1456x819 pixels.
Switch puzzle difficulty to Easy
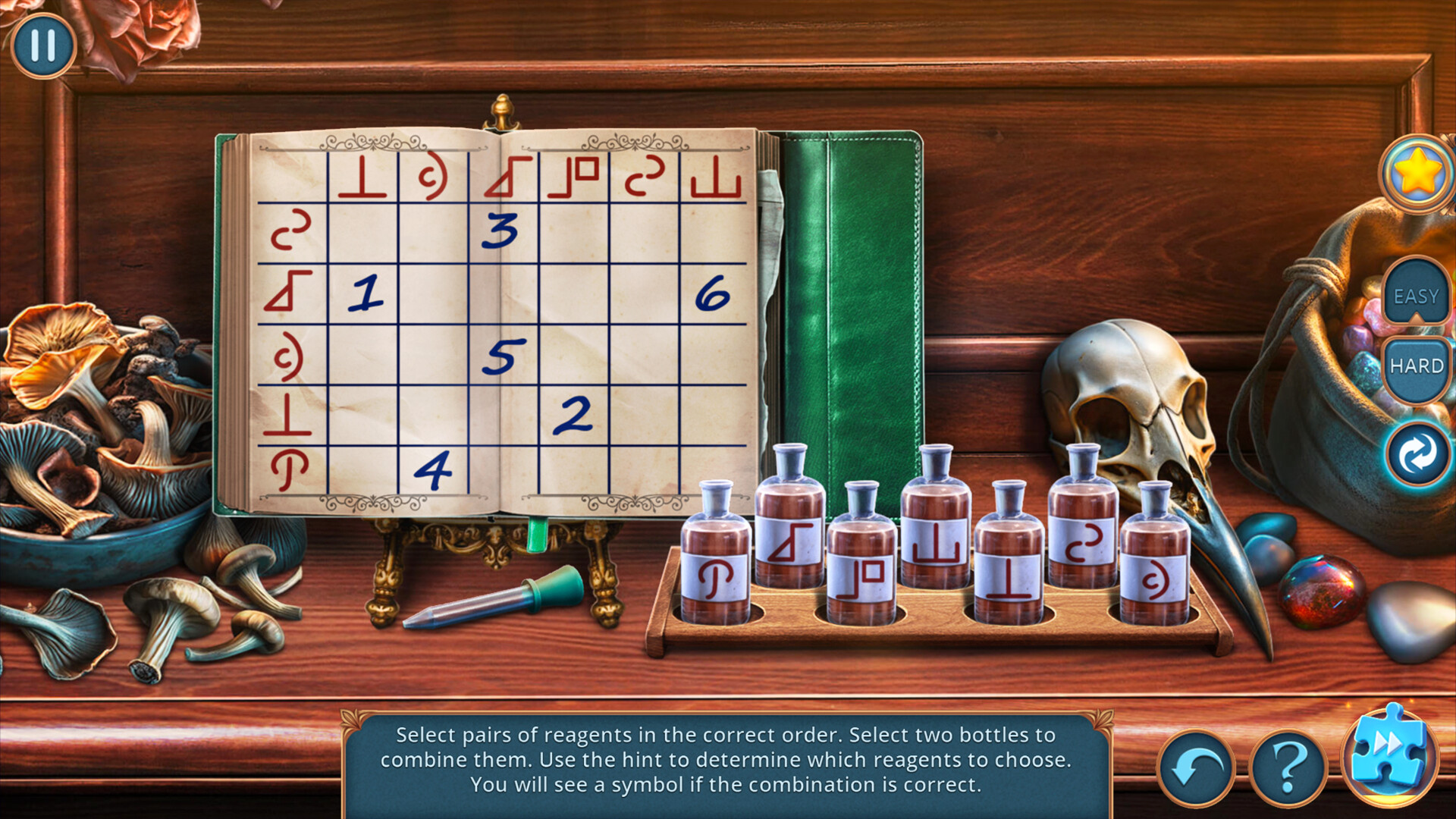[1415, 296]
